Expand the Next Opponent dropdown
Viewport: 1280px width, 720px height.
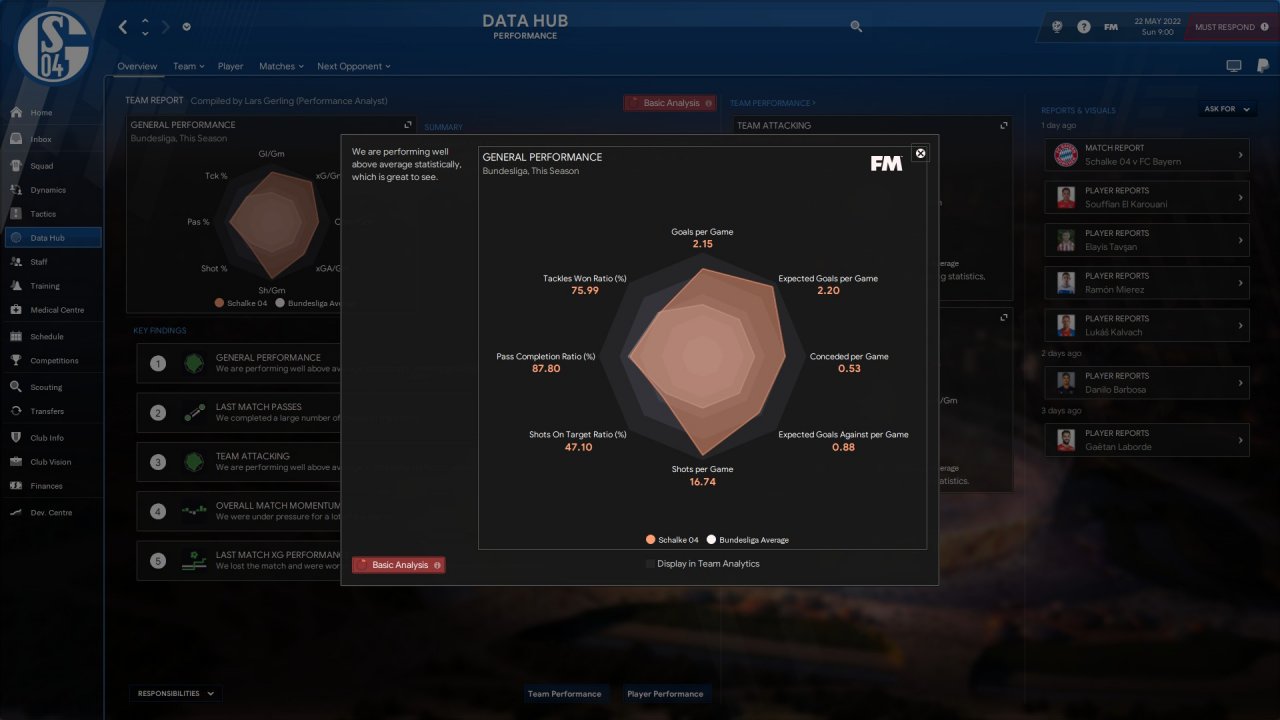click(x=353, y=67)
